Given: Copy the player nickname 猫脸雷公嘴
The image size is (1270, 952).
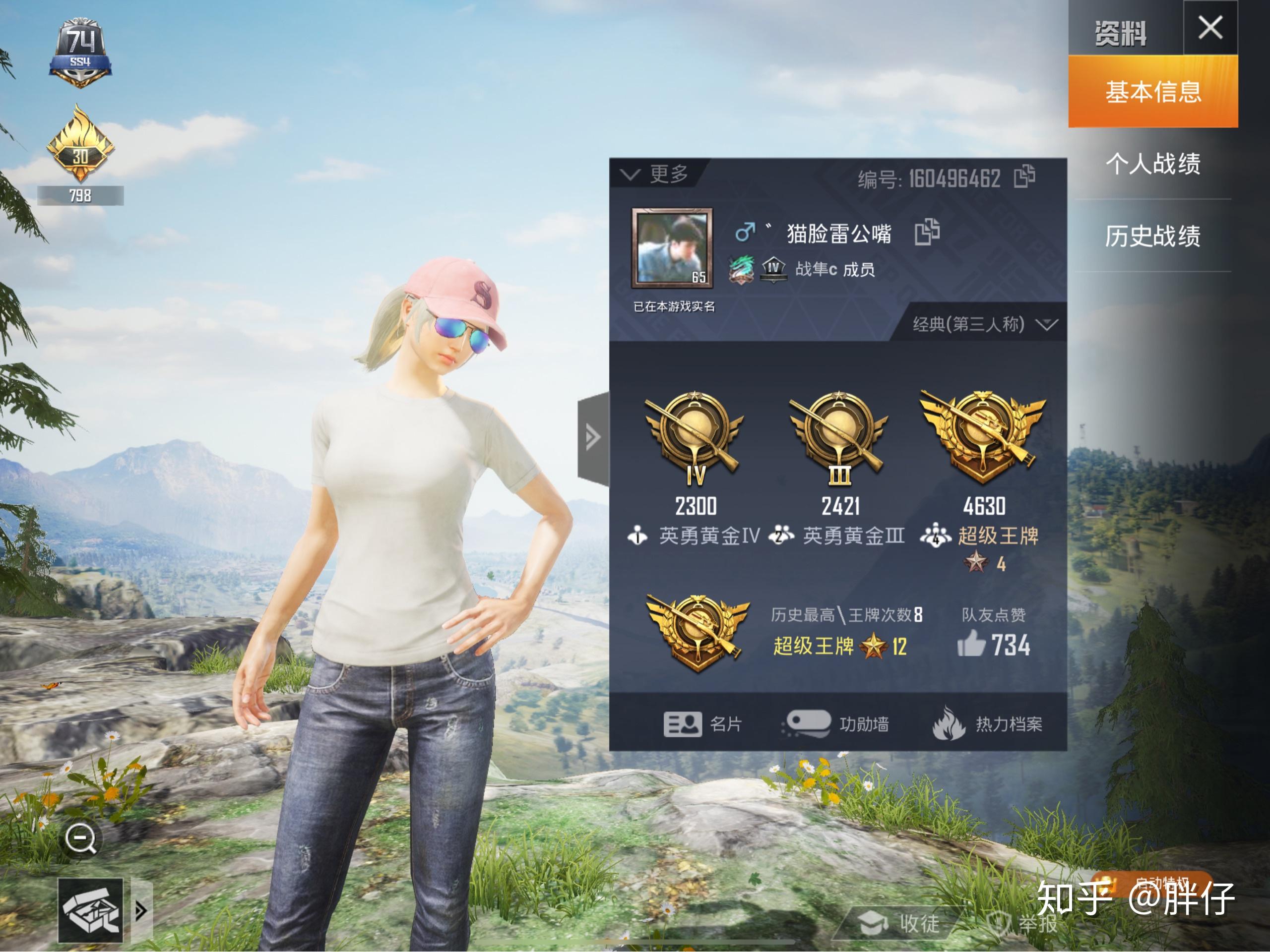Looking at the screenshot, I should (x=926, y=232).
